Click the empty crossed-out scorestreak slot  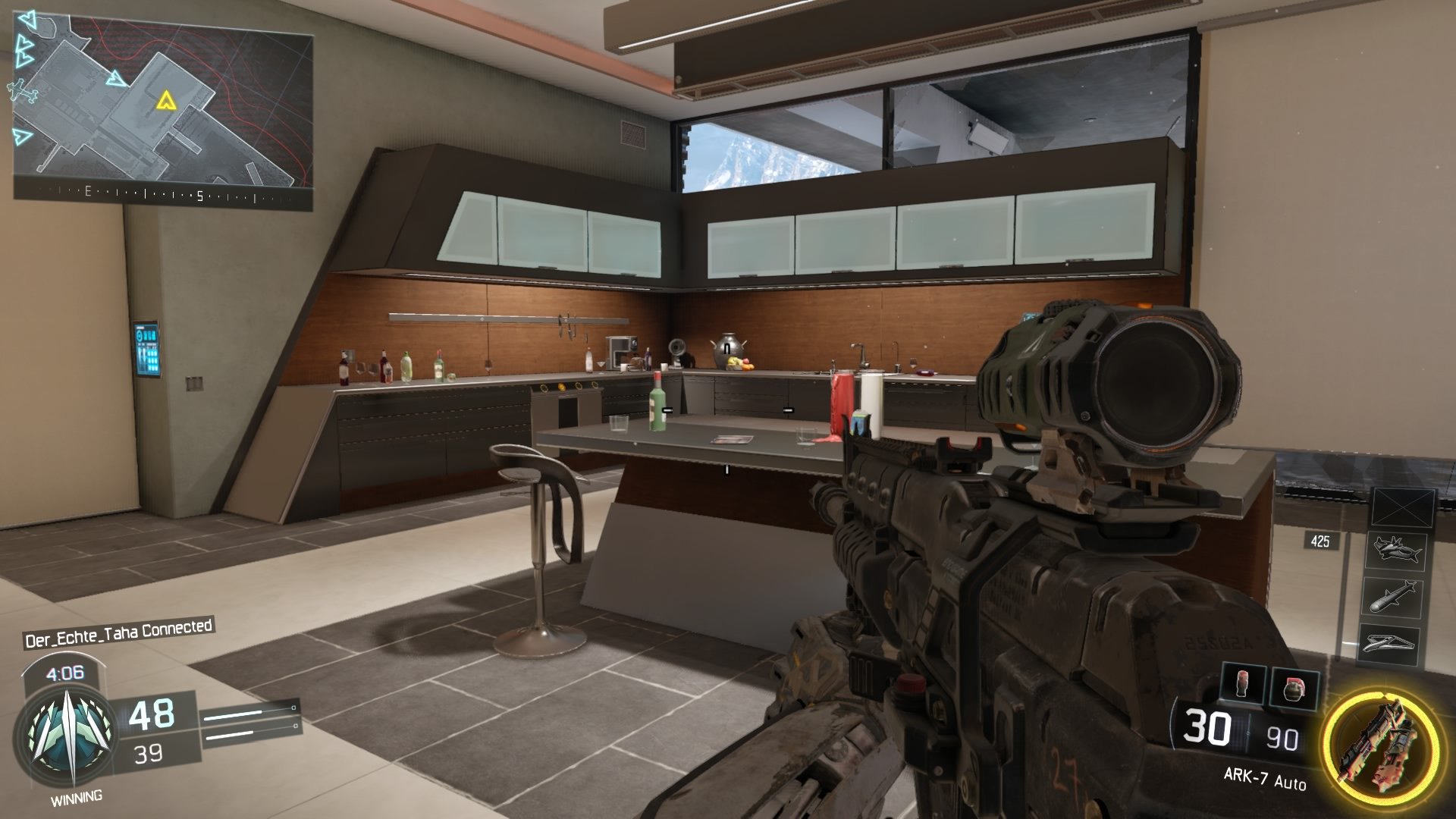(x=1404, y=507)
